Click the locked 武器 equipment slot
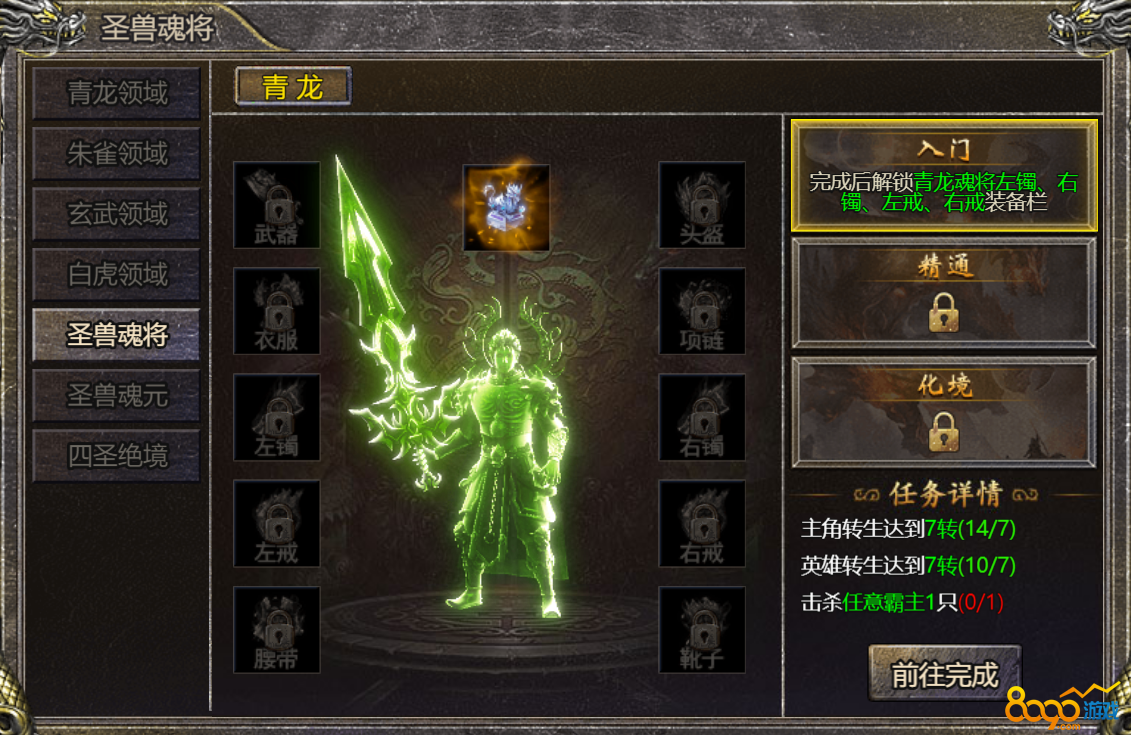 pos(277,205)
